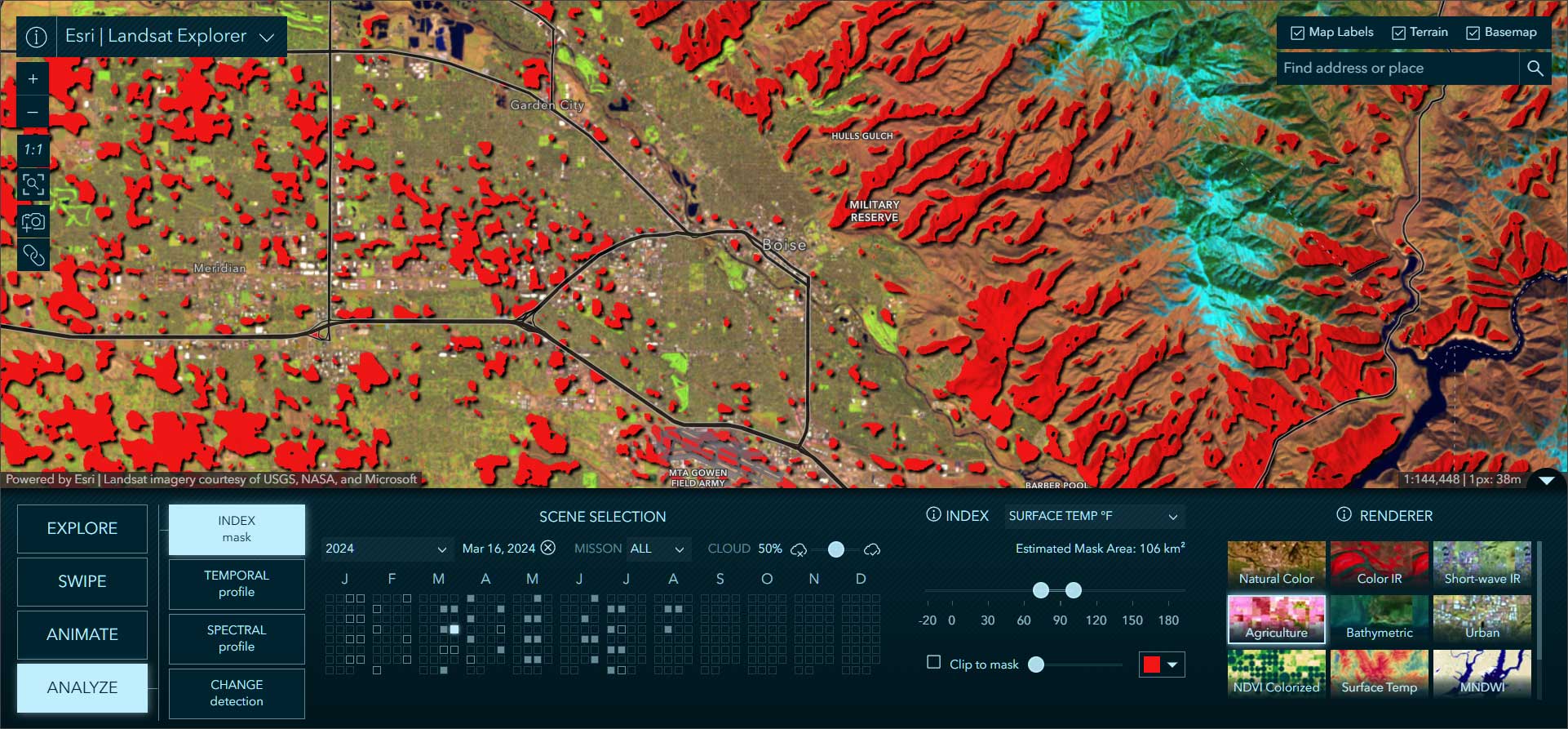
Task: Switch to the ANIMATE mode tab
Action: click(82, 634)
